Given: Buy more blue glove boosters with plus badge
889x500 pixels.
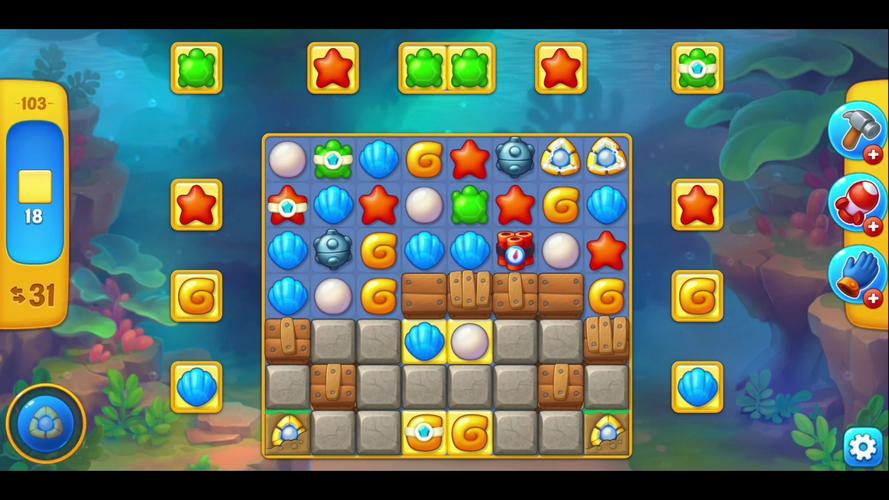Looking at the screenshot, I should 873,299.
